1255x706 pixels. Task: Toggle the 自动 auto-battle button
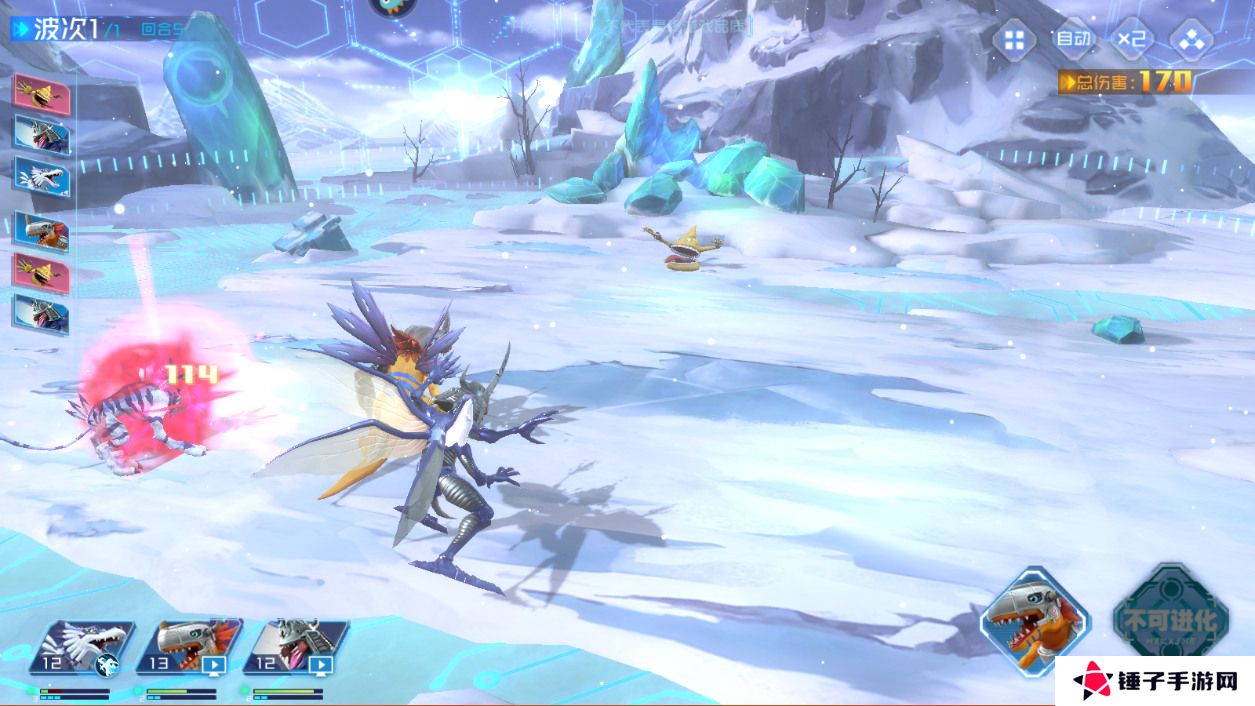[x=1073, y=40]
